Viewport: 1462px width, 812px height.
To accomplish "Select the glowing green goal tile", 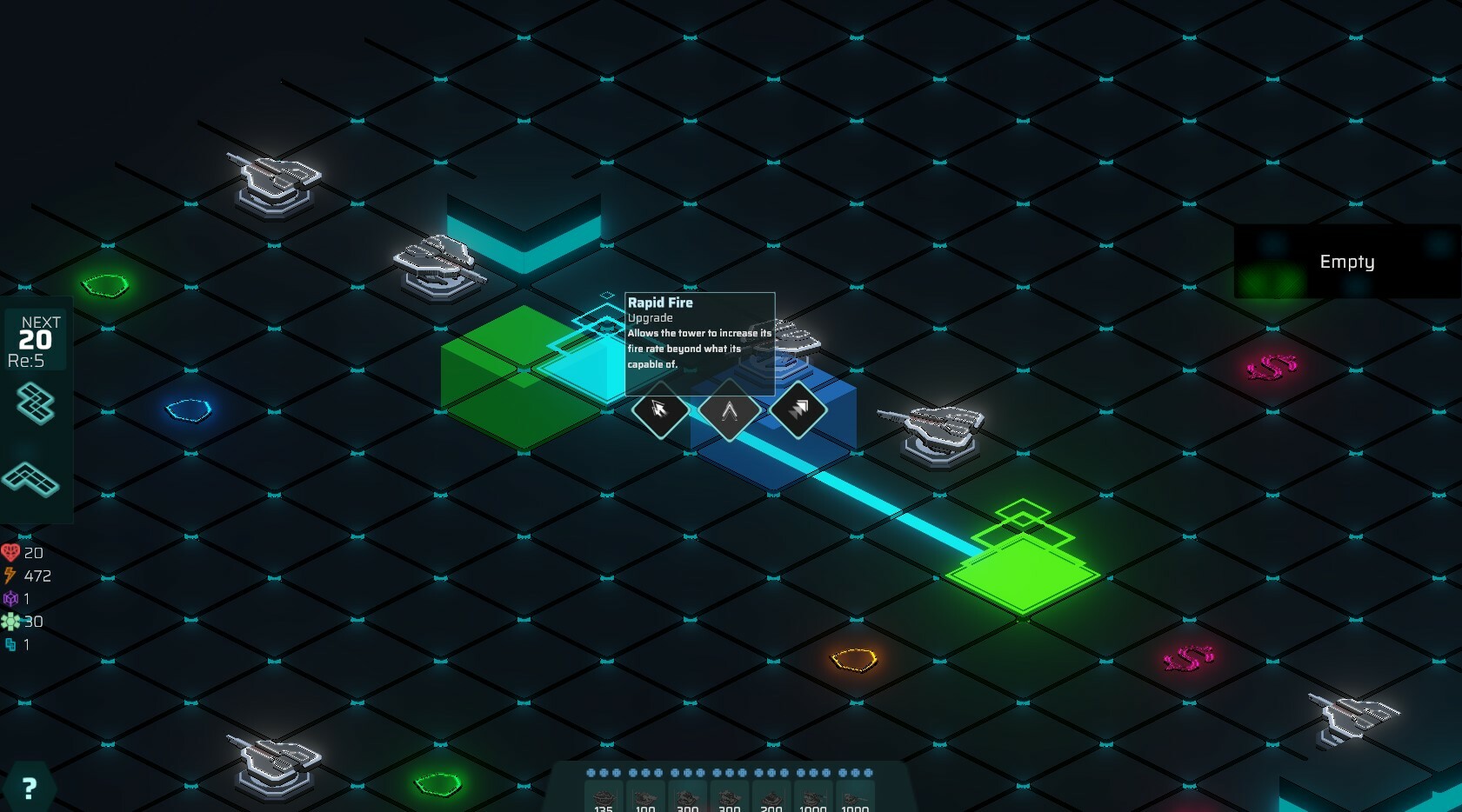I will coord(1025,574).
